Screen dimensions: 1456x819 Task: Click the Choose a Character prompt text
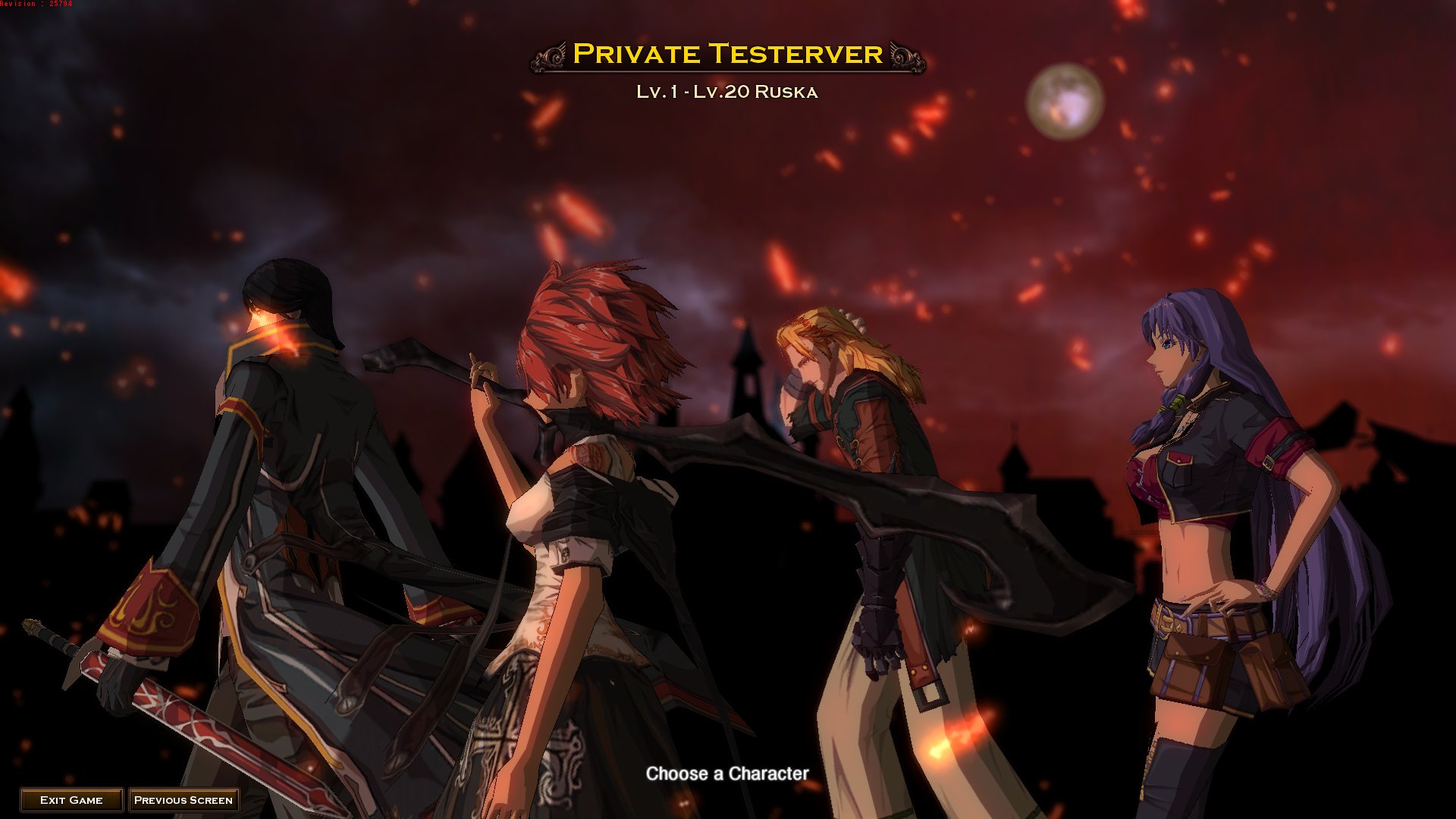[x=727, y=774]
